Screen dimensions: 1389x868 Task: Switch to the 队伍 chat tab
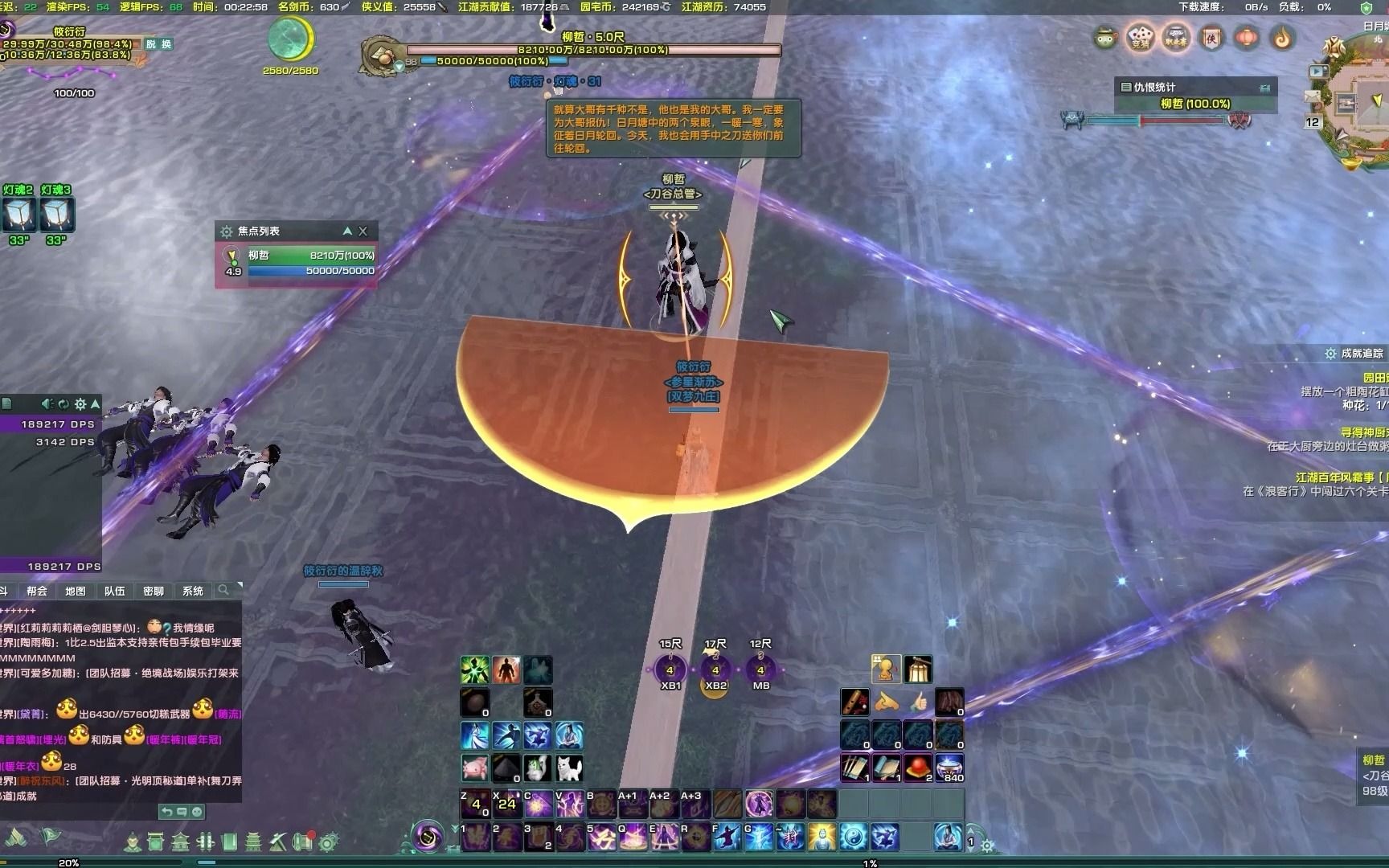(114, 591)
